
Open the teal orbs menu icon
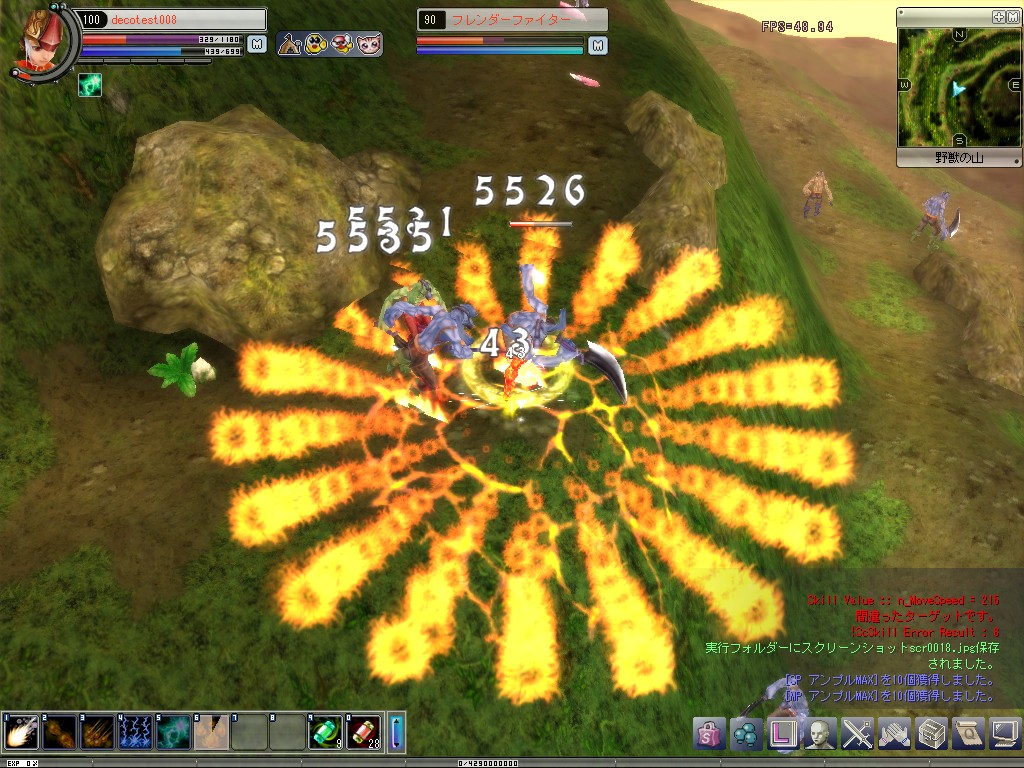[746, 733]
